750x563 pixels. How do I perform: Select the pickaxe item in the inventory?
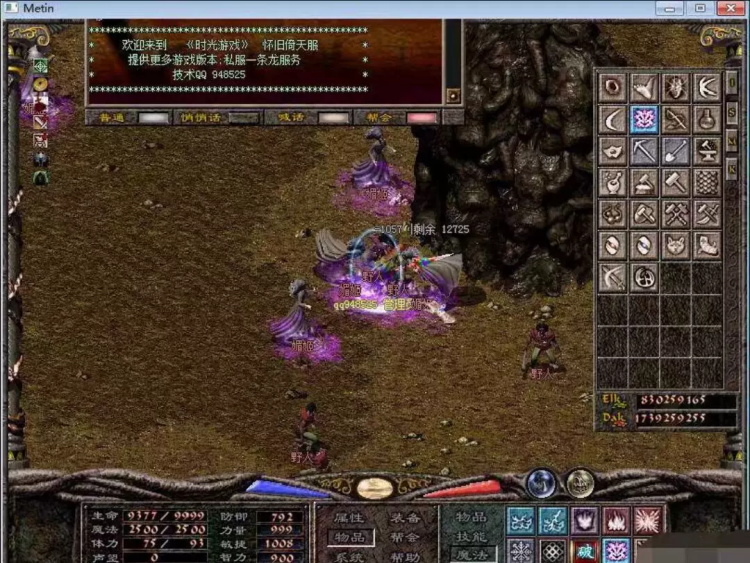coord(645,151)
